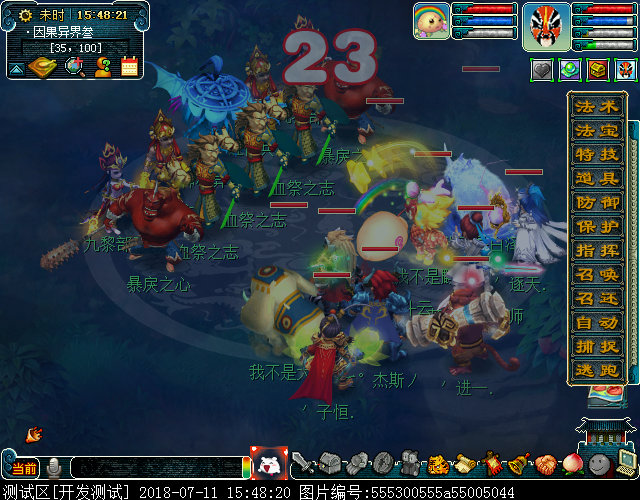Select the 法宝 magic treasure command

tap(596, 131)
